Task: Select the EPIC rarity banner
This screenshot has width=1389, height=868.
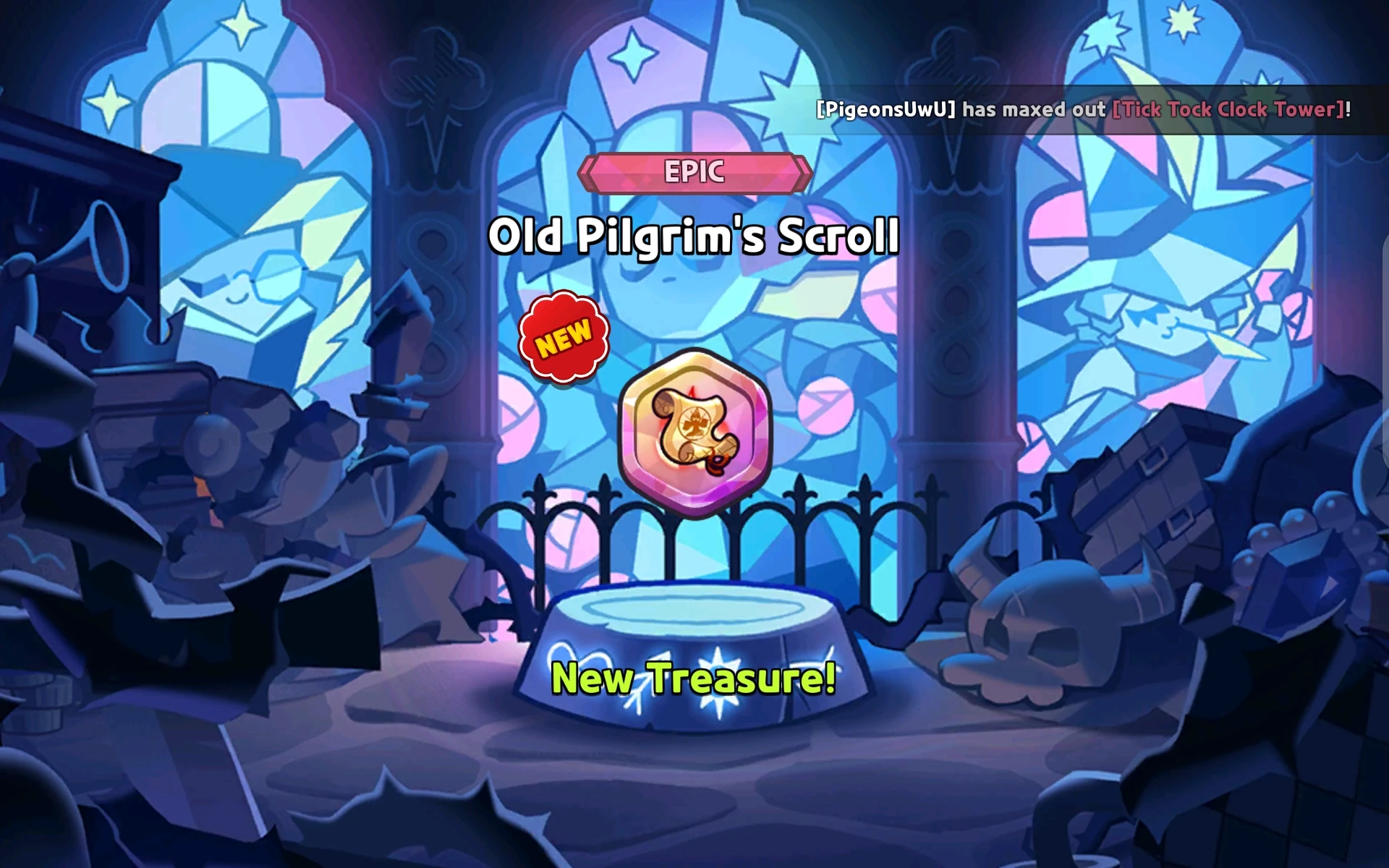Action: click(x=694, y=173)
